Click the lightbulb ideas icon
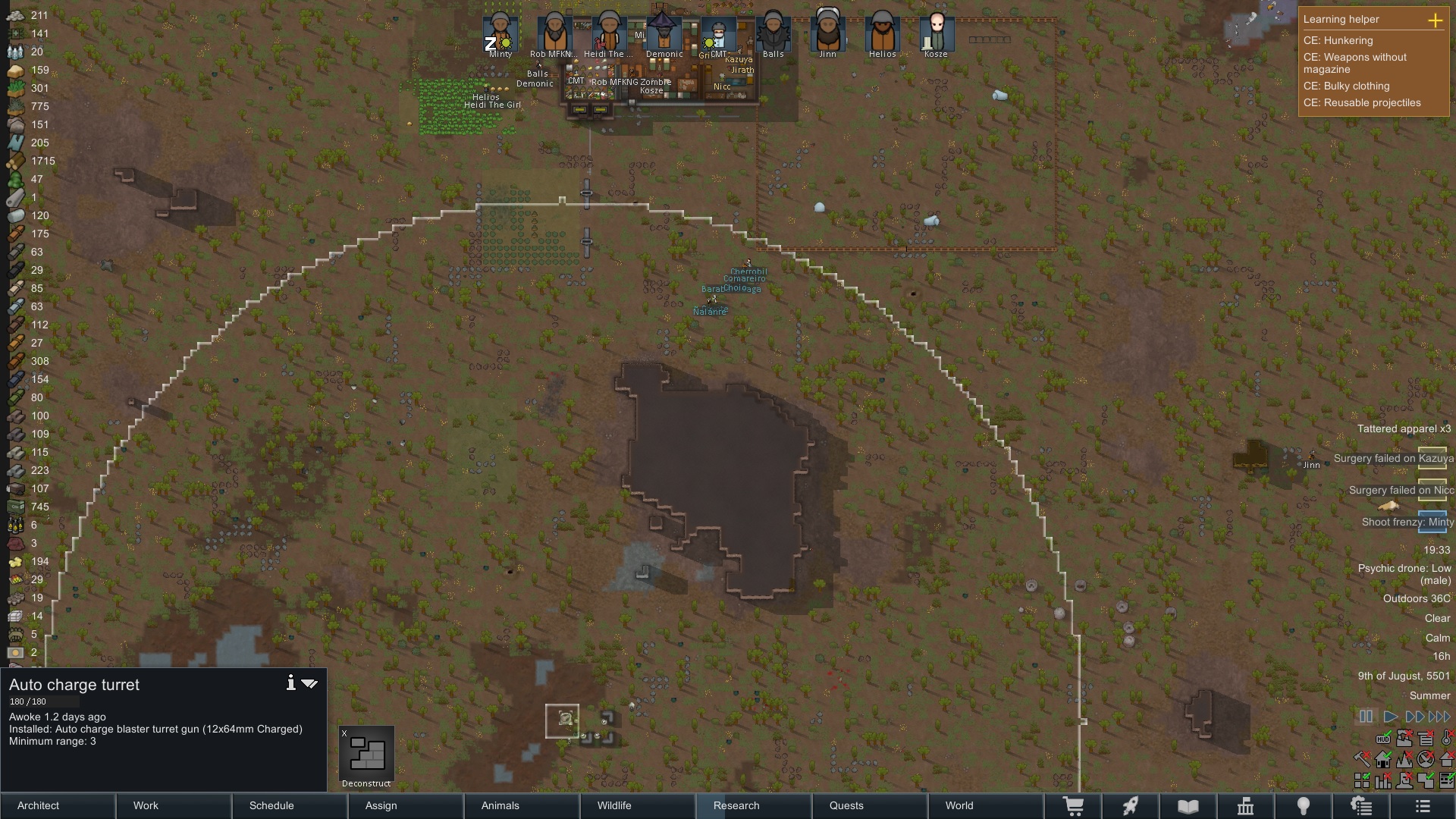The image size is (1456, 819). pyautogui.click(x=1304, y=805)
